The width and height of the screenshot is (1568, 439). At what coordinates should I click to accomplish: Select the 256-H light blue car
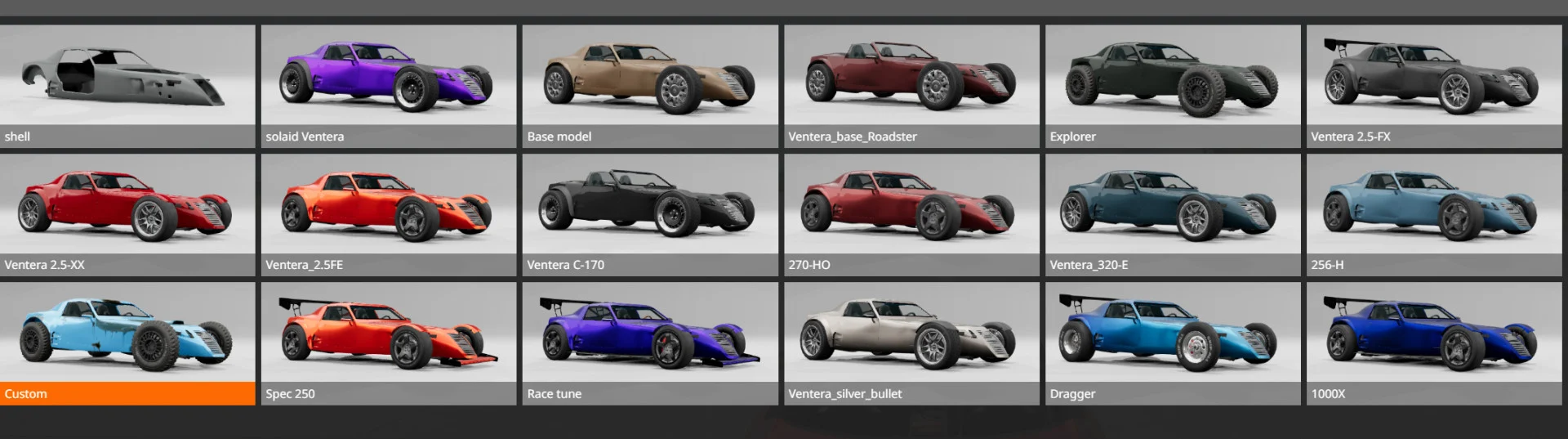click(x=1434, y=214)
